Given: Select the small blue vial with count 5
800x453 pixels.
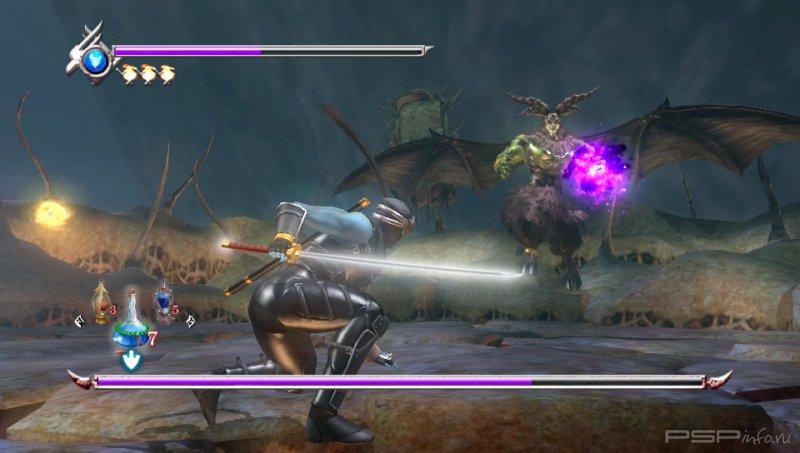Looking at the screenshot, I should [x=163, y=303].
